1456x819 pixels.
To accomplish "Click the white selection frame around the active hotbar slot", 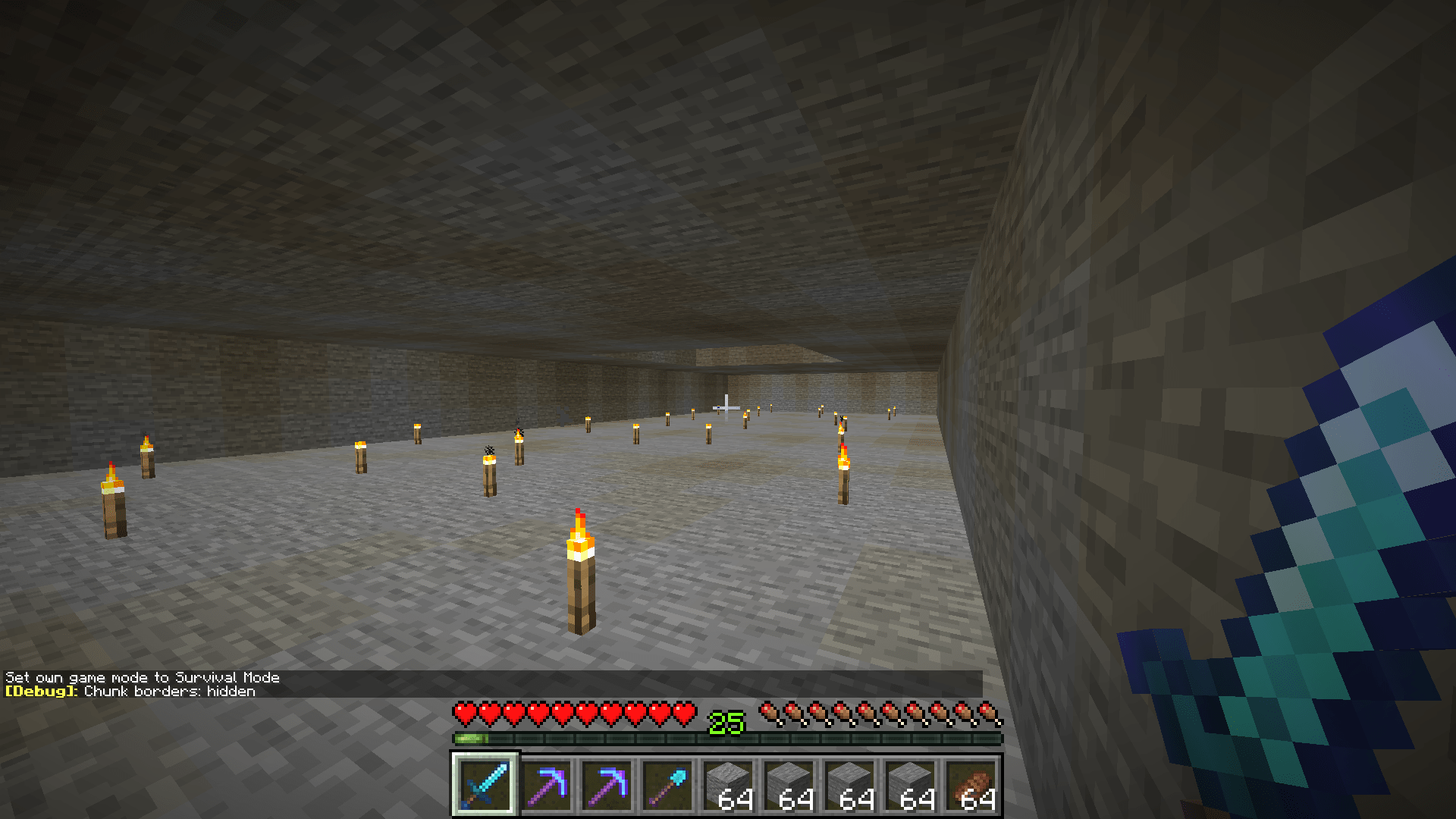I will point(485,785).
